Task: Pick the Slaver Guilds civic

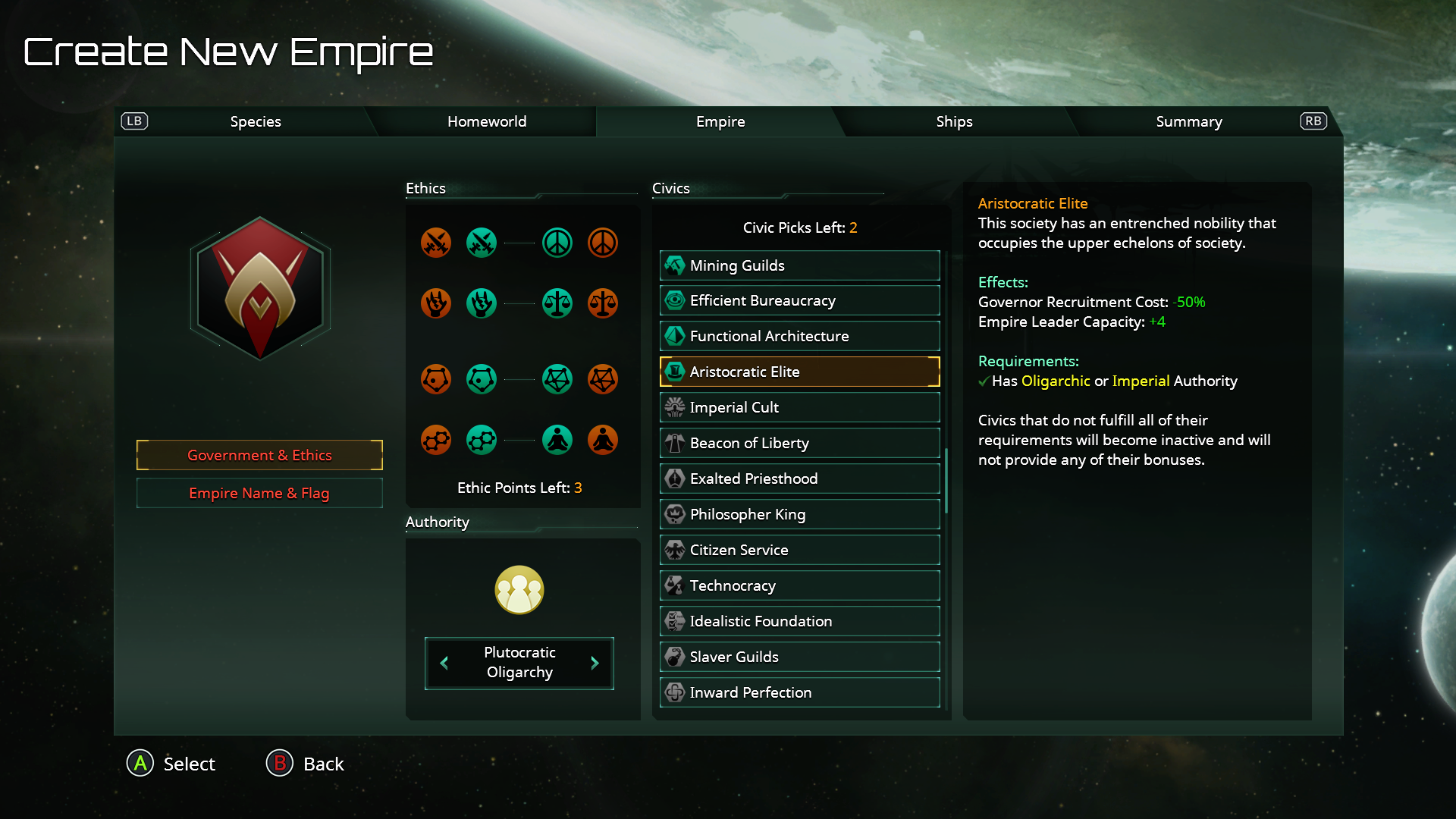Action: pyautogui.click(x=799, y=657)
